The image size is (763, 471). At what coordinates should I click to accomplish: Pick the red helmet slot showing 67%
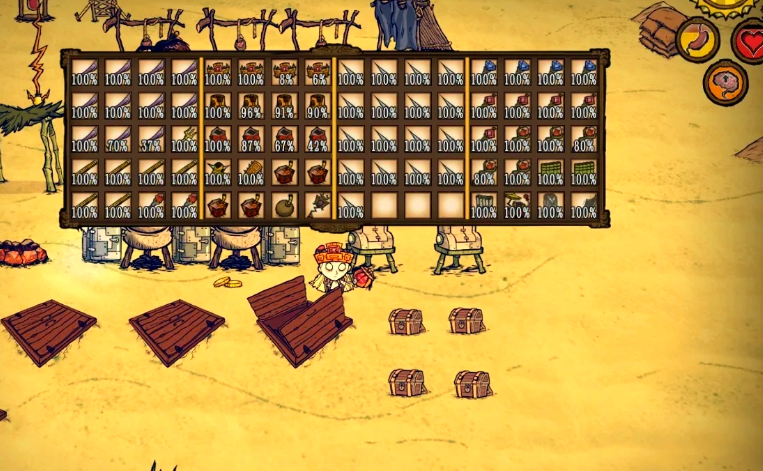[x=285, y=140]
